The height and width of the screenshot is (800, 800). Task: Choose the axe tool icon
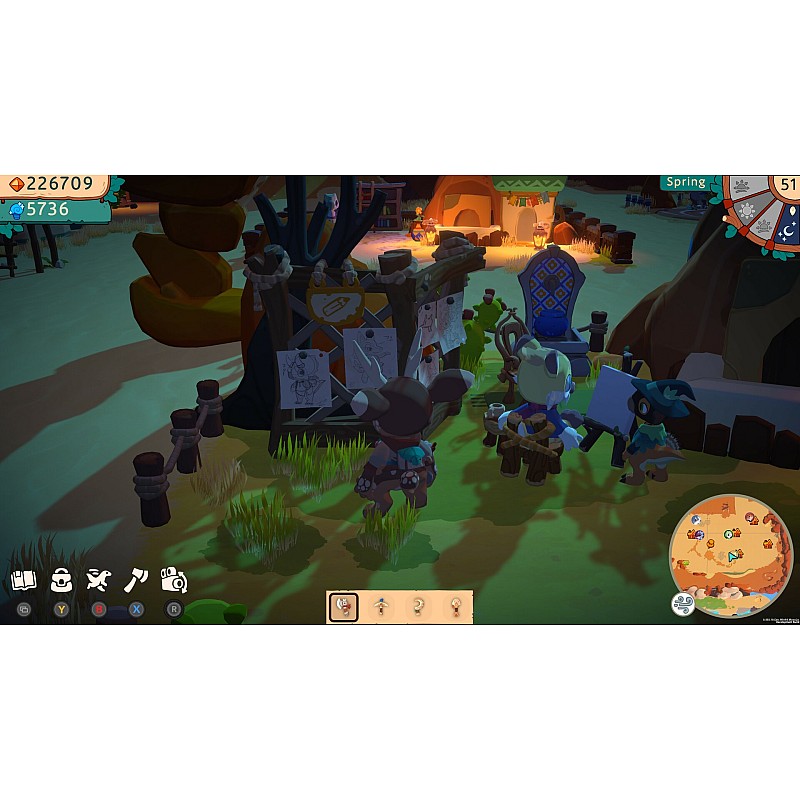coord(135,580)
